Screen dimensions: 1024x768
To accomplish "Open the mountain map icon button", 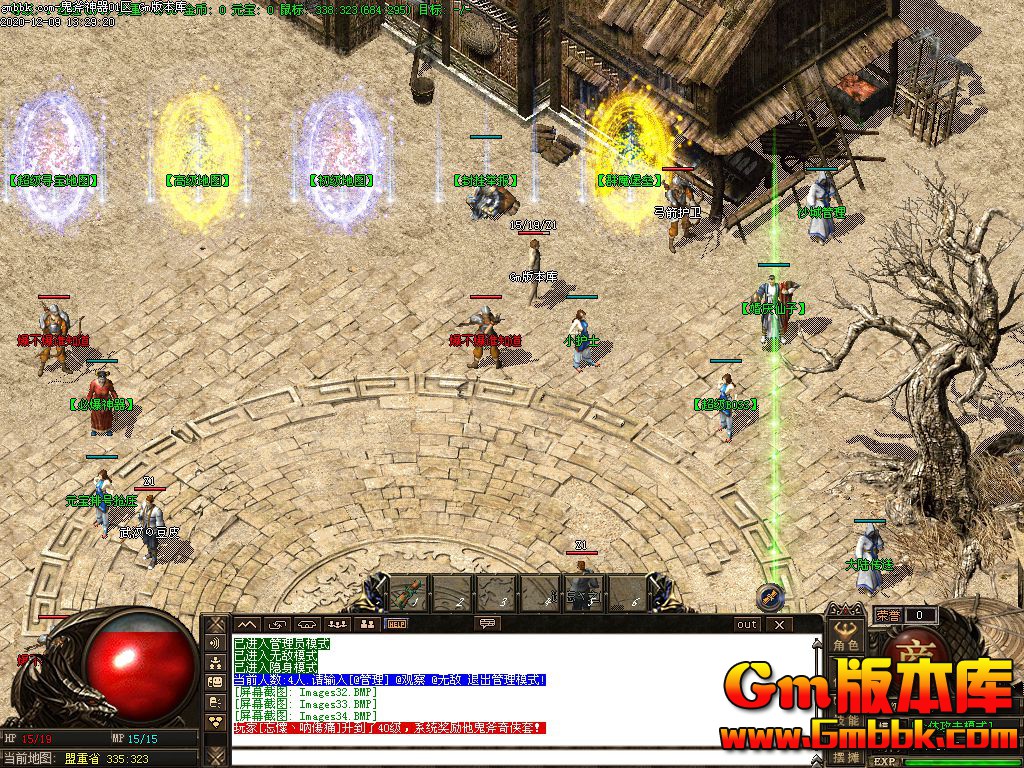I will pos(246,624).
